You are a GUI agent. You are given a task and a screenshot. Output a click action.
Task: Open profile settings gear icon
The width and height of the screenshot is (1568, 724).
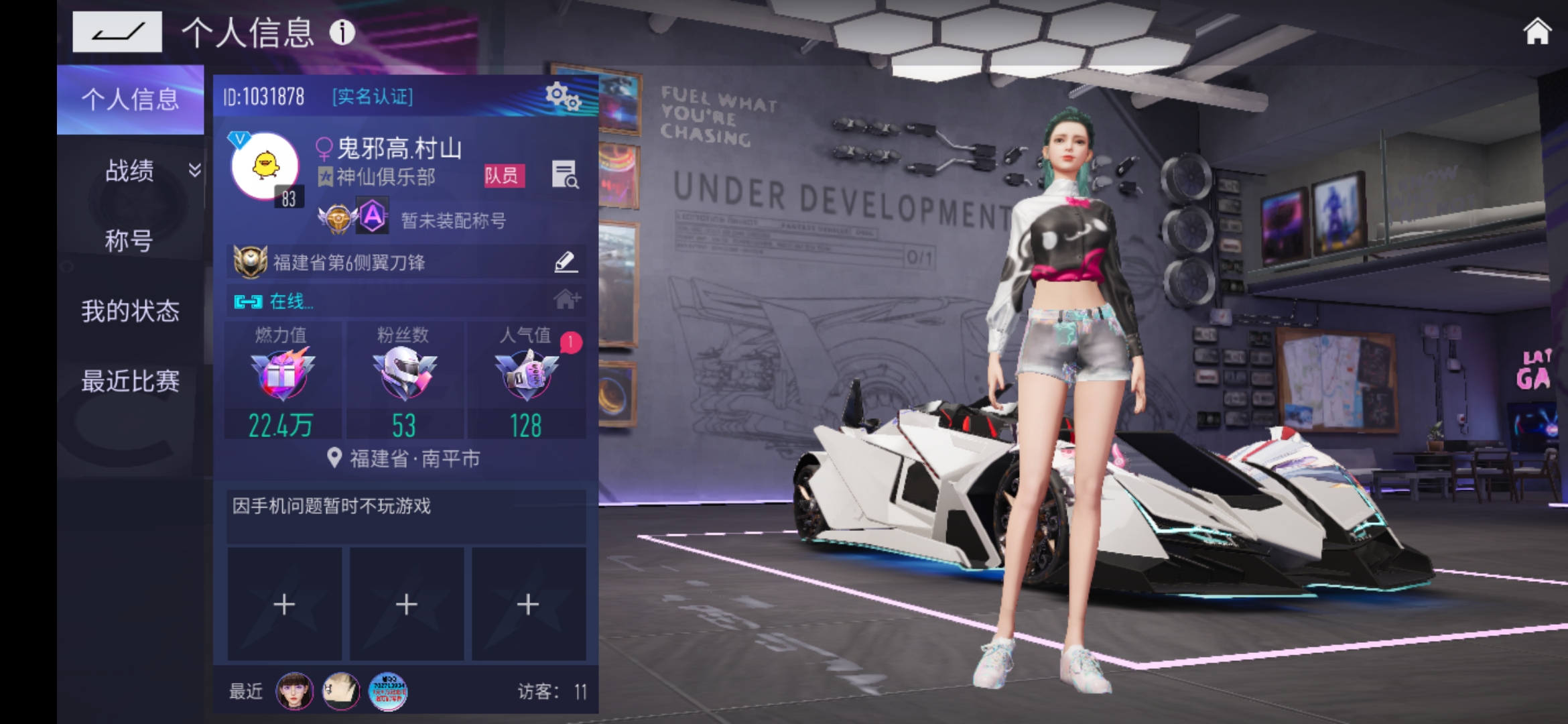tap(562, 97)
